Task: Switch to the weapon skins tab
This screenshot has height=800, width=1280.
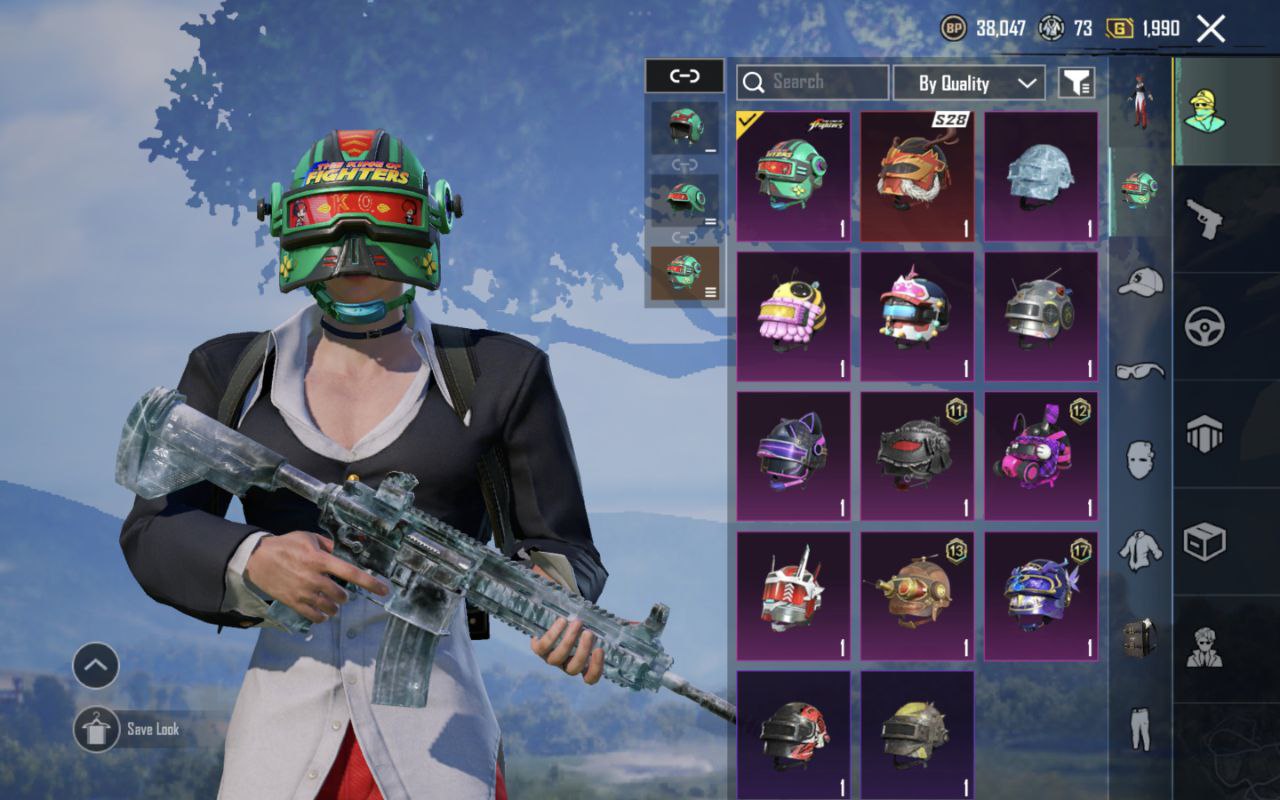Action: pyautogui.click(x=1204, y=217)
